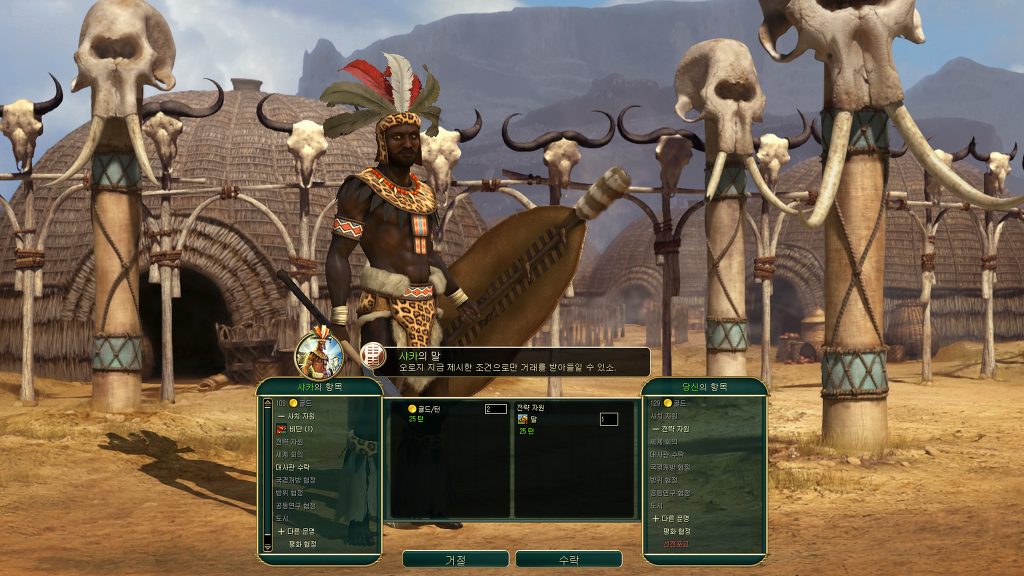The width and height of the screenshot is (1024, 576).
Task: Click the 골드/턴 amount input field
Action: click(495, 409)
